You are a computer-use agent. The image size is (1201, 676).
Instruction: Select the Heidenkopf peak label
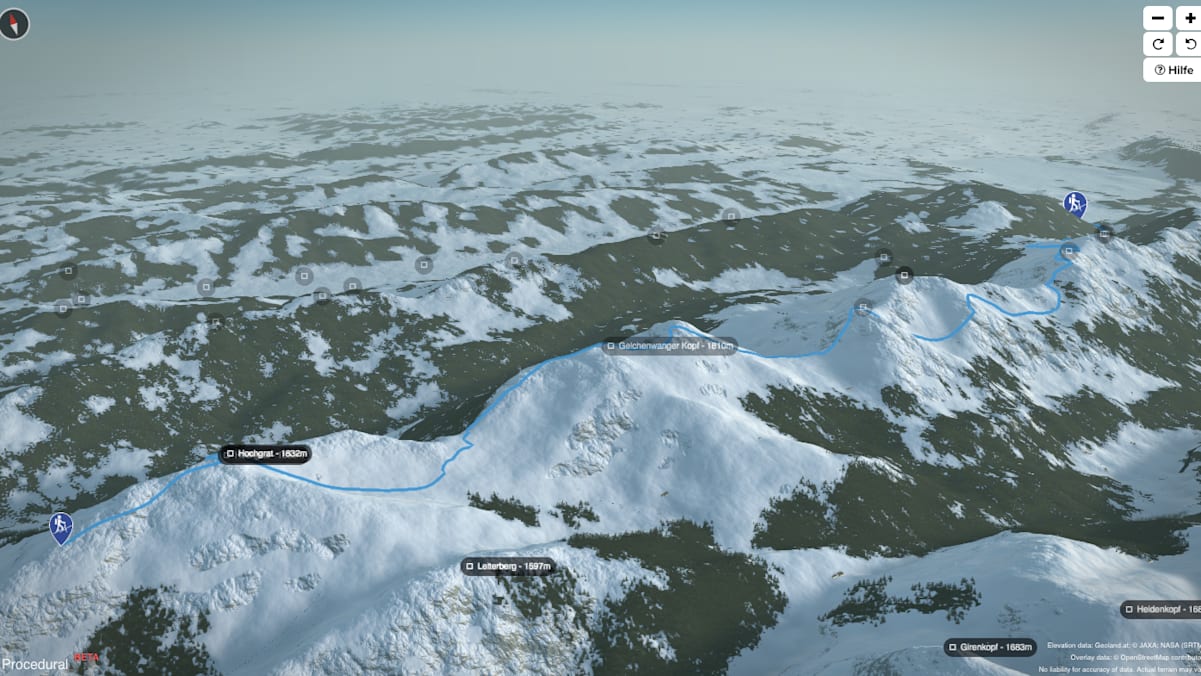tap(1162, 609)
